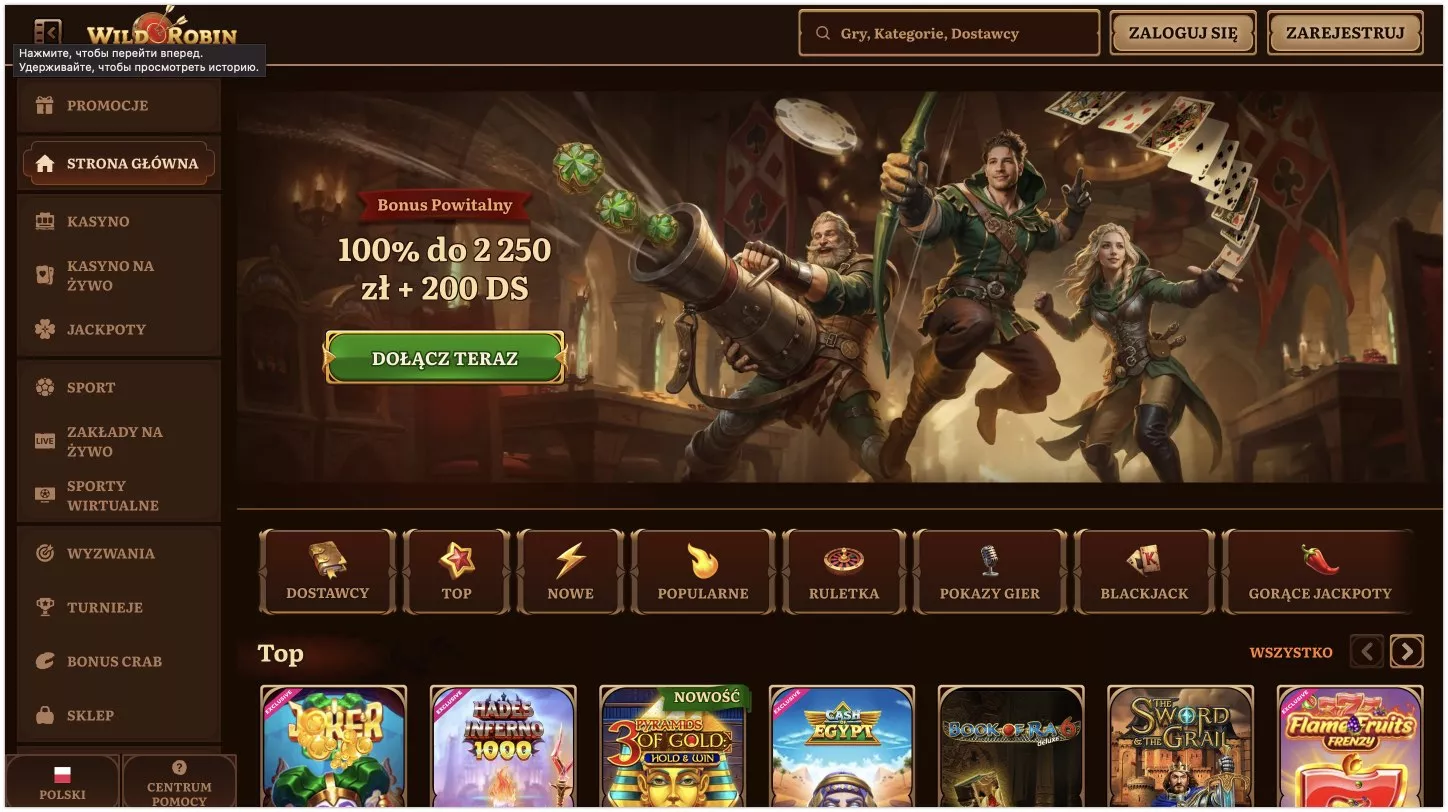Switch to the Nowe games category
This screenshot has width=1448, height=812.
pyautogui.click(x=570, y=572)
